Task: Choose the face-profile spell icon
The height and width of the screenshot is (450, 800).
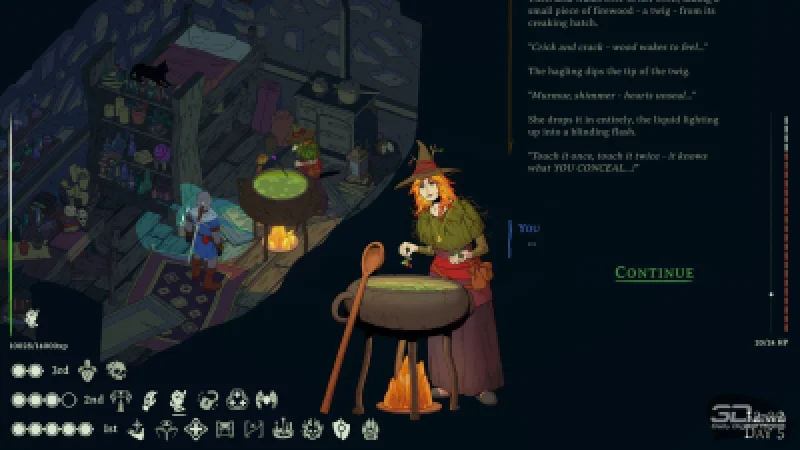Action: [179, 399]
